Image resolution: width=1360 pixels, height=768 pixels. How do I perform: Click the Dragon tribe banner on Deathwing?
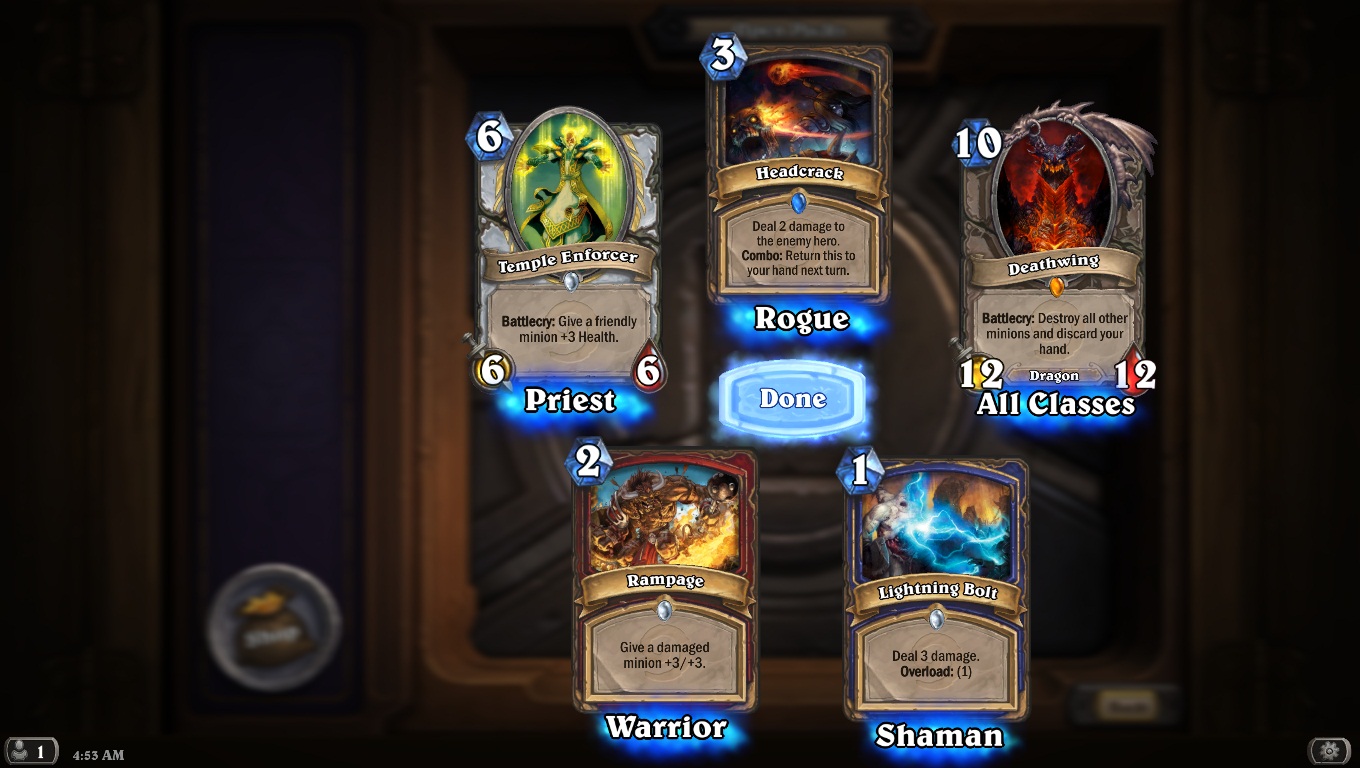point(1056,376)
